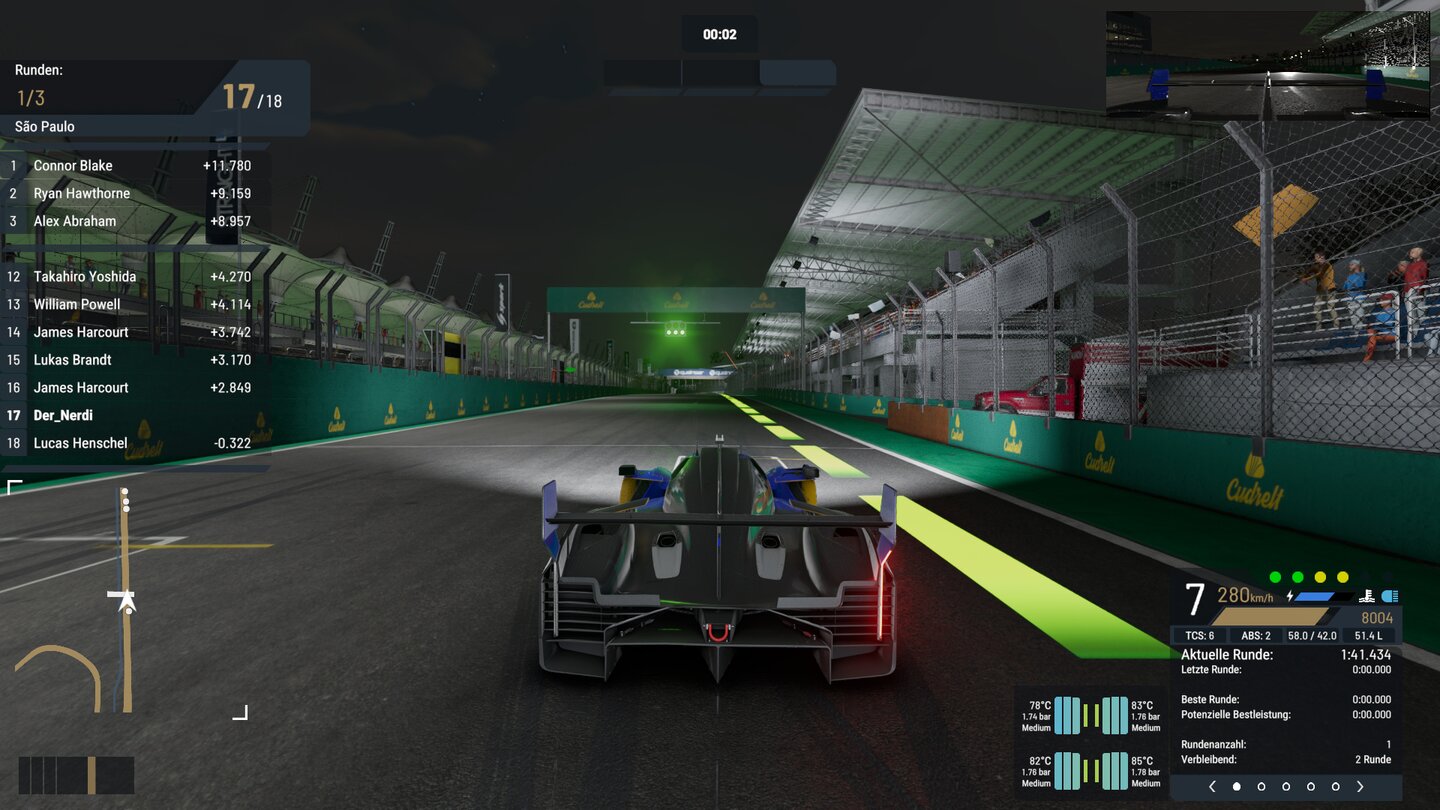Select the pit limiter icon
Image resolution: width=1440 pixels, height=810 pixels.
point(1365,597)
